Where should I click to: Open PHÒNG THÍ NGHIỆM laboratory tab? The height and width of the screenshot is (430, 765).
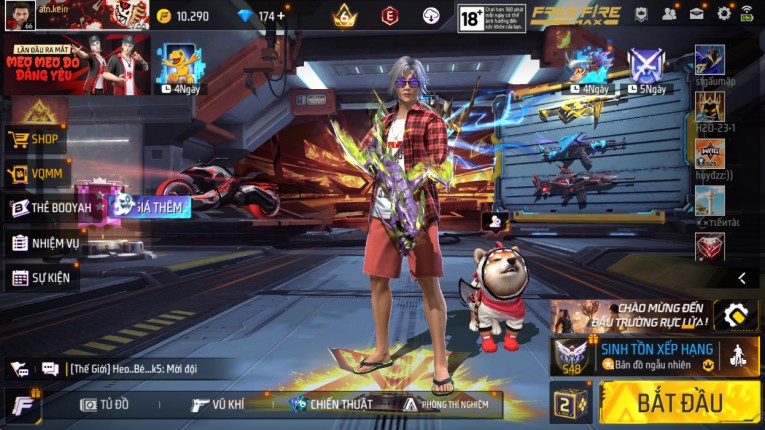(446, 405)
